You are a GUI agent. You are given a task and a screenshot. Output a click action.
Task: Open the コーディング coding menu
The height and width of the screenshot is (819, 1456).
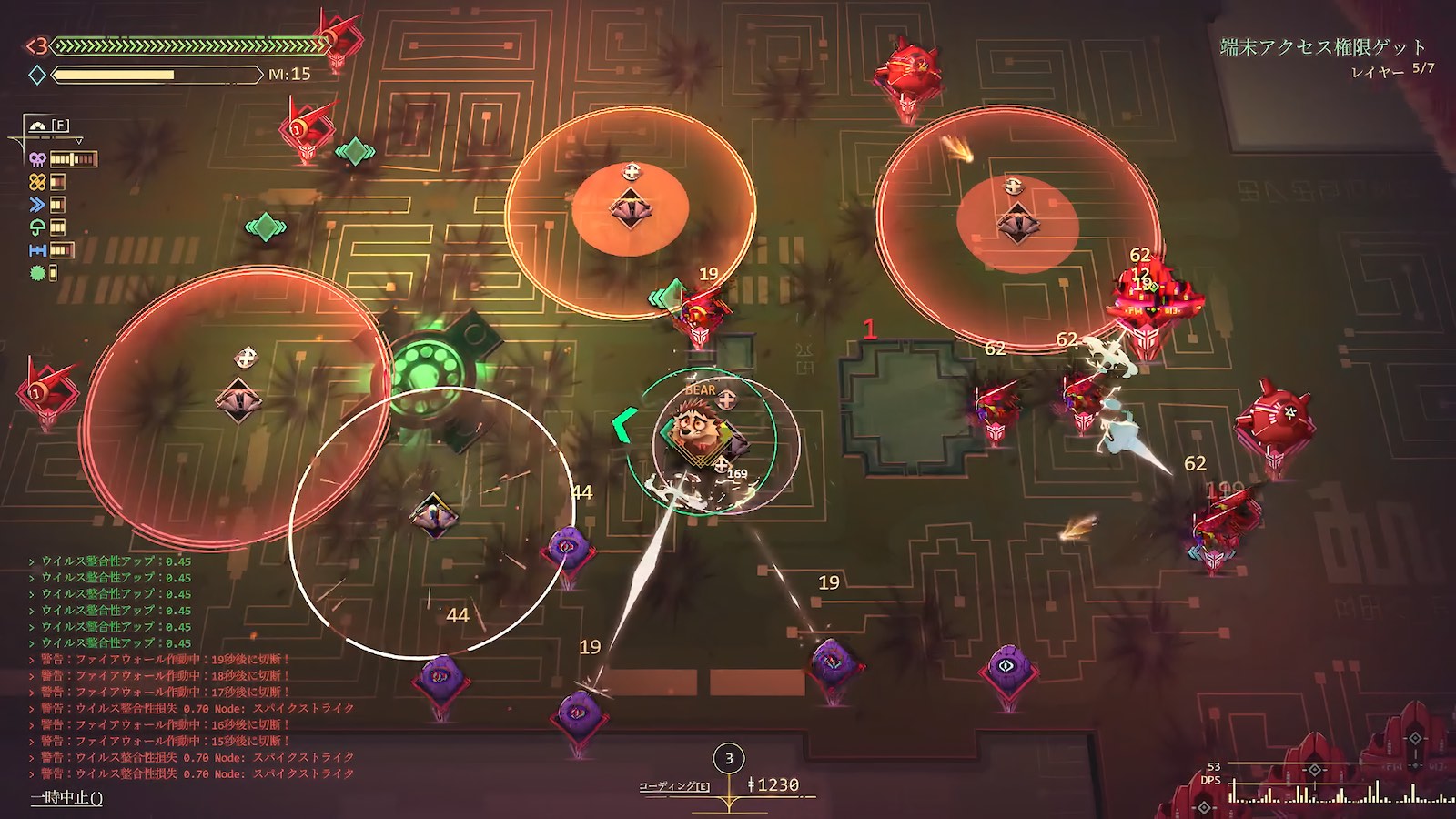(x=673, y=785)
